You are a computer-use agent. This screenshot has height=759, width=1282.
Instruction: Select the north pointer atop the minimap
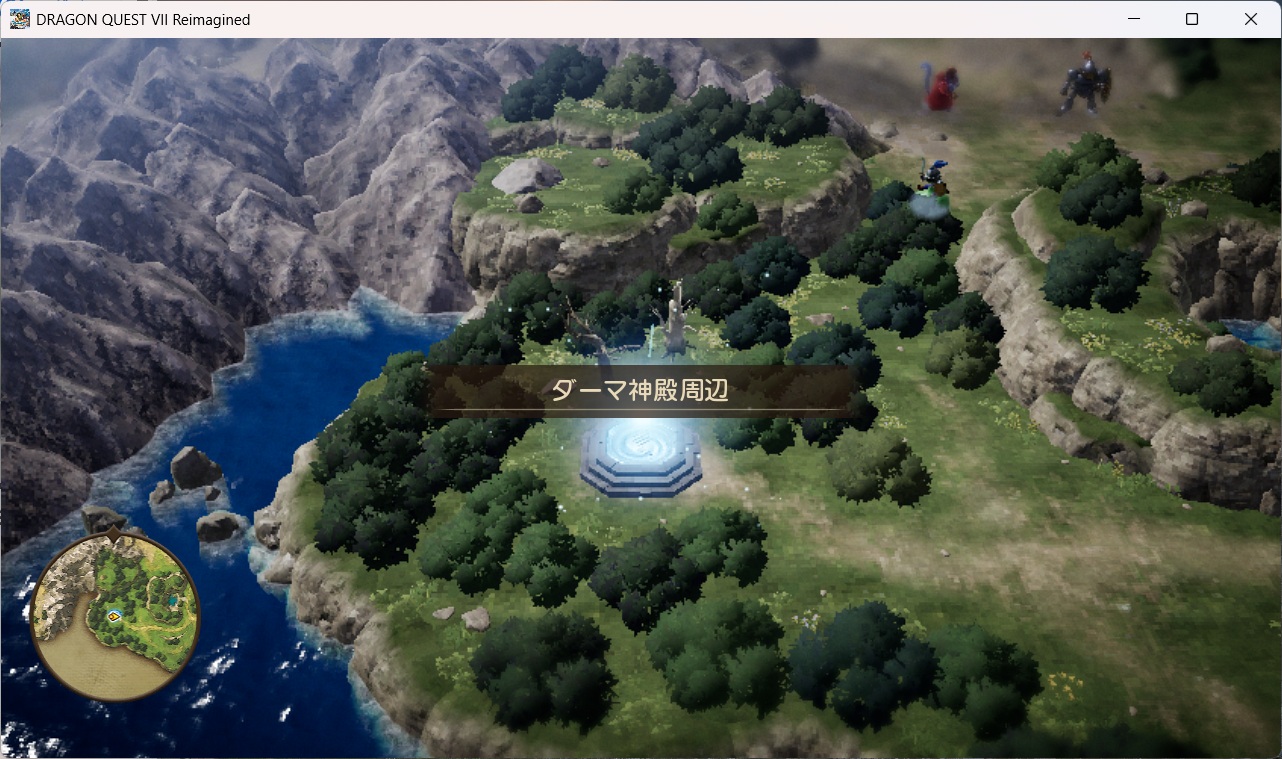coord(113,534)
